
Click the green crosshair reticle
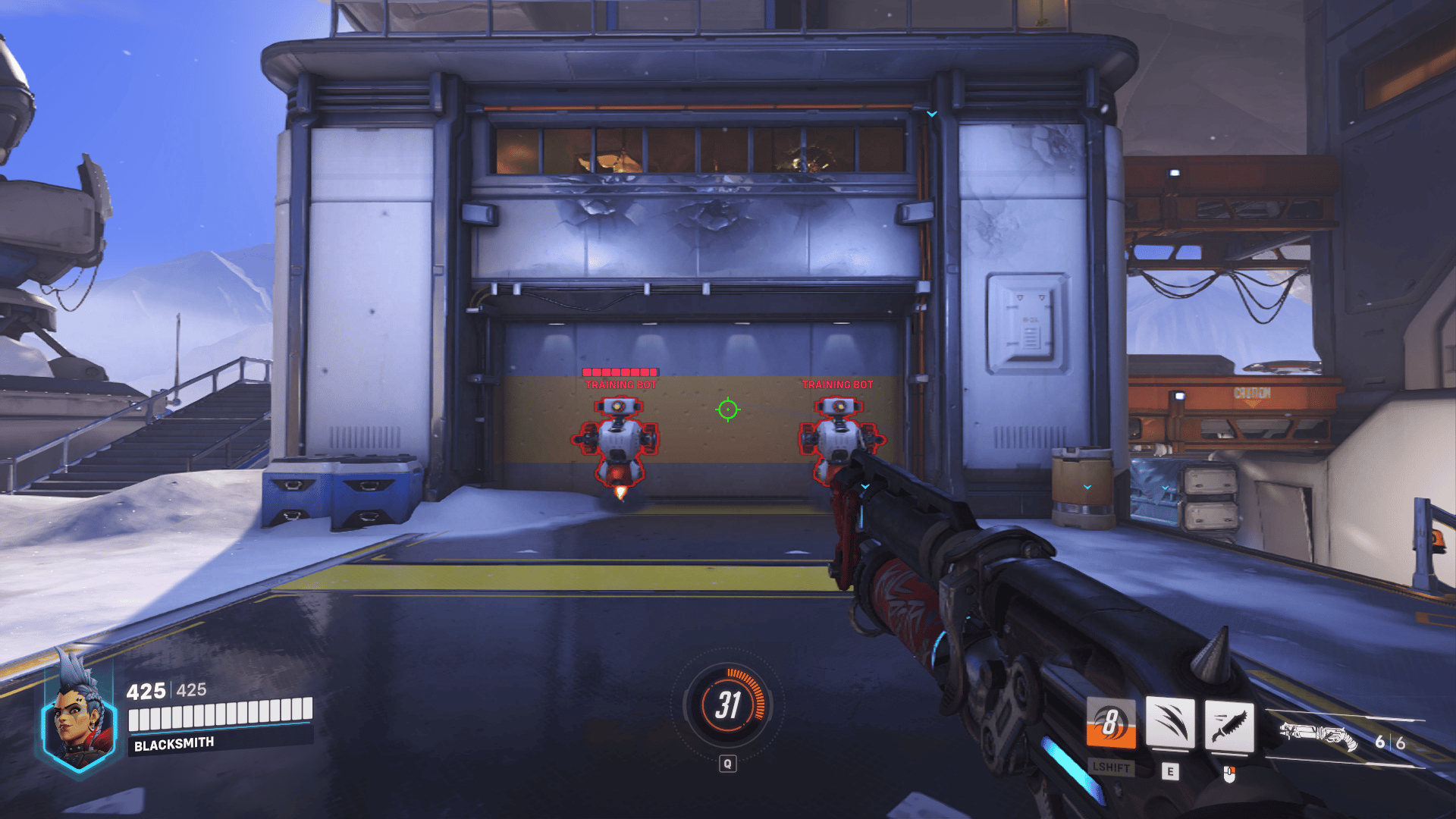(728, 410)
